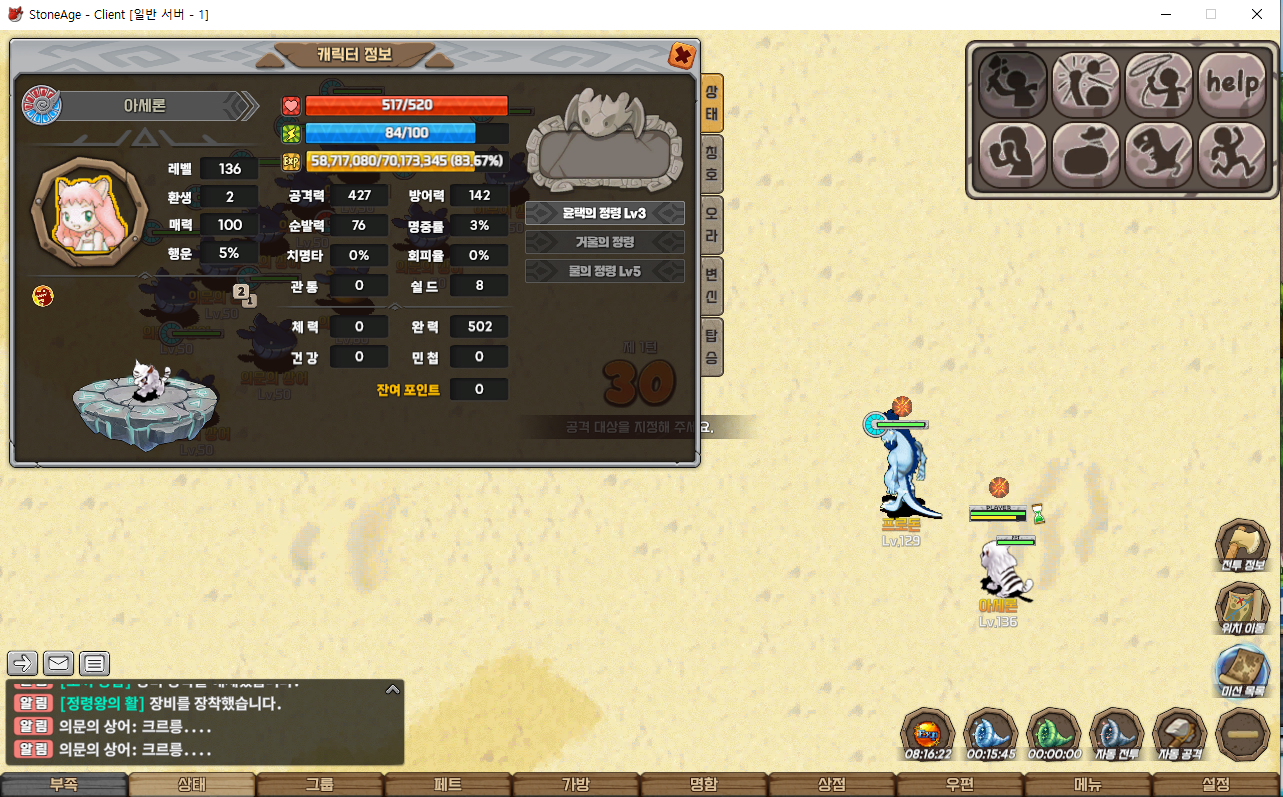
Task: Open the 오라 (aura) side tab
Action: (x=711, y=224)
